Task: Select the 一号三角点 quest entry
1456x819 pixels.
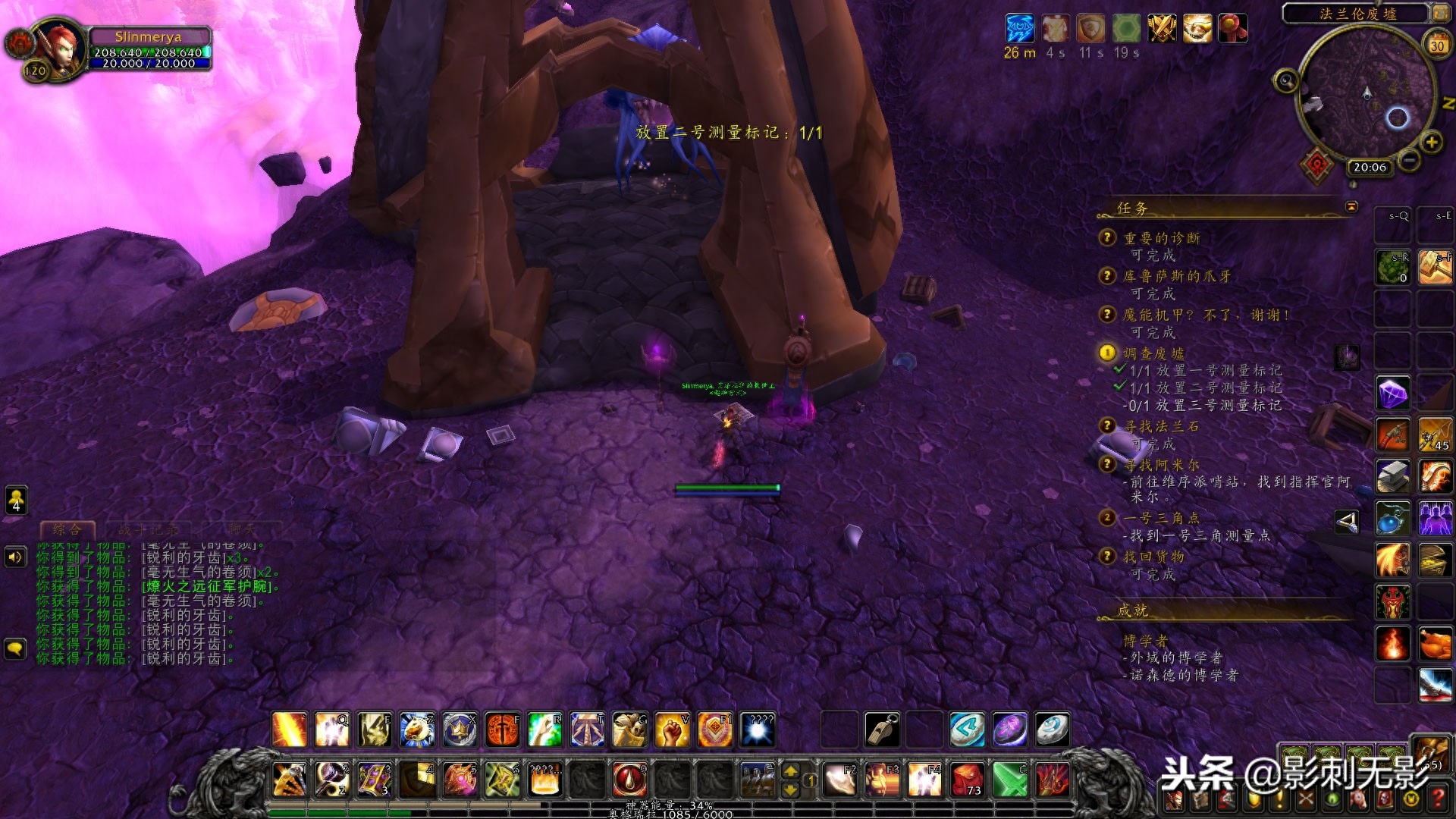Action: click(1161, 518)
